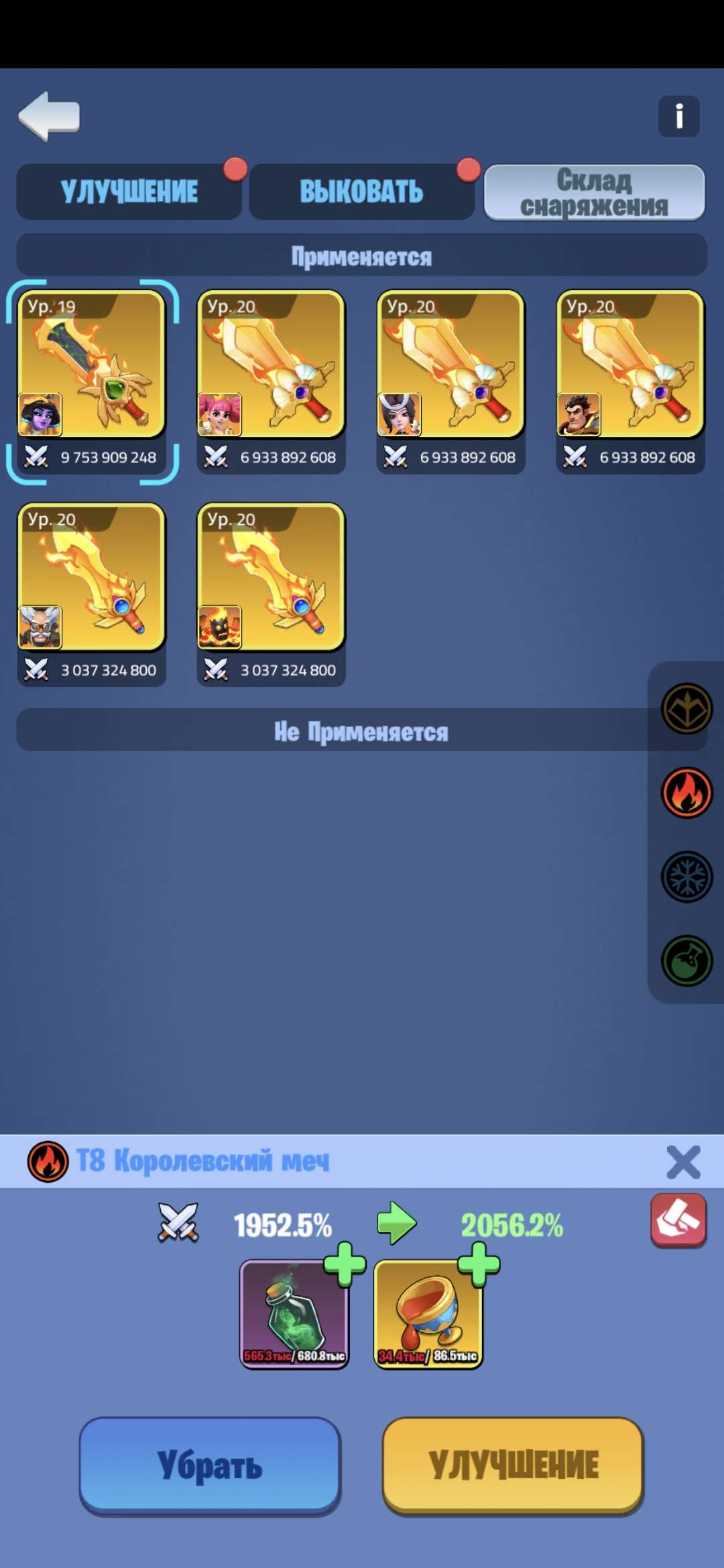Switch to the ВЫКОВАТЬ tab
Image resolution: width=724 pixels, height=1568 pixels.
[361, 192]
